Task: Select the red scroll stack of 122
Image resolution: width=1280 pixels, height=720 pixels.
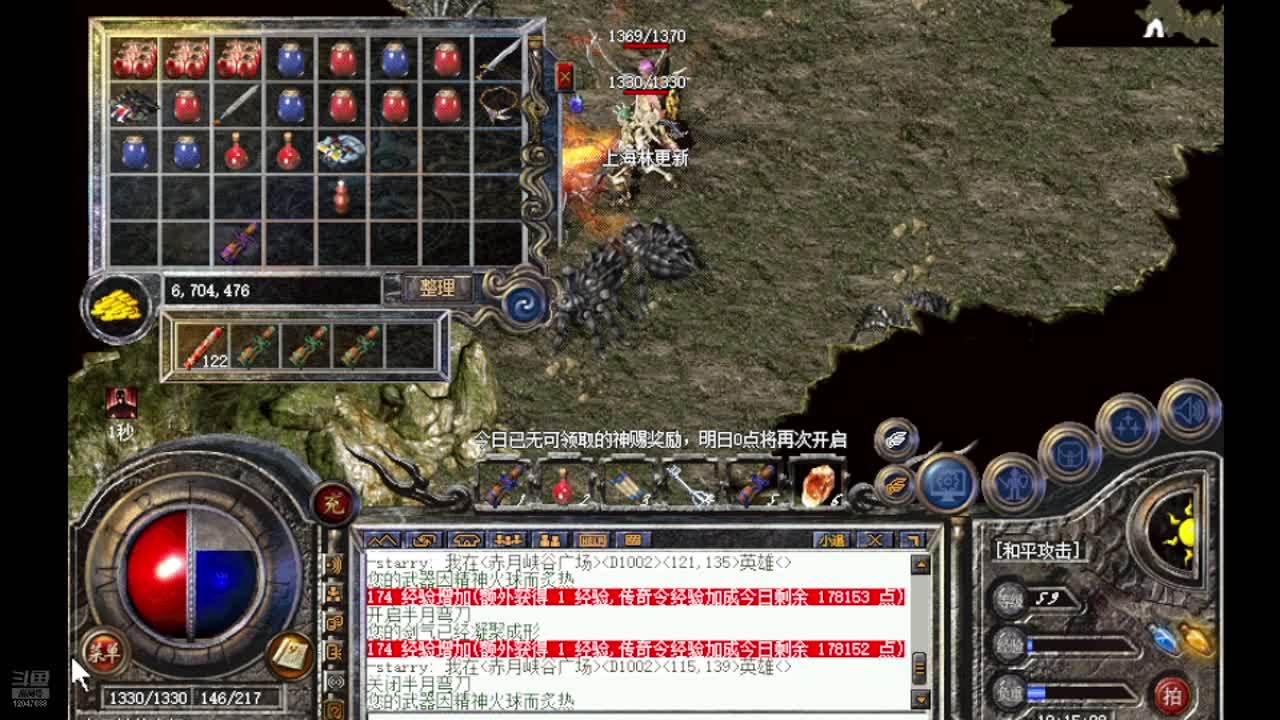Action: pyautogui.click(x=201, y=347)
